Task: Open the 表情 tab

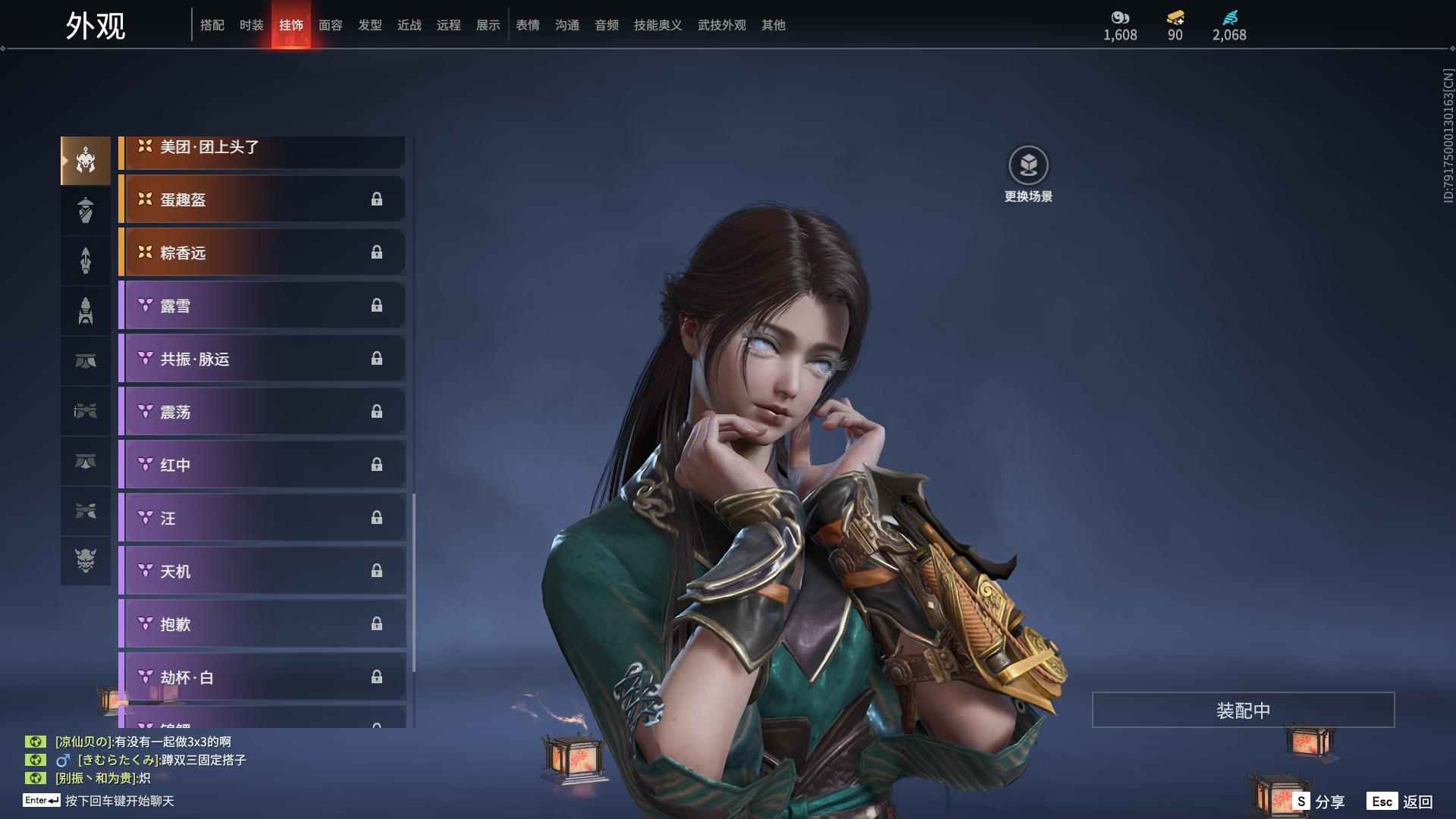Action: (527, 25)
